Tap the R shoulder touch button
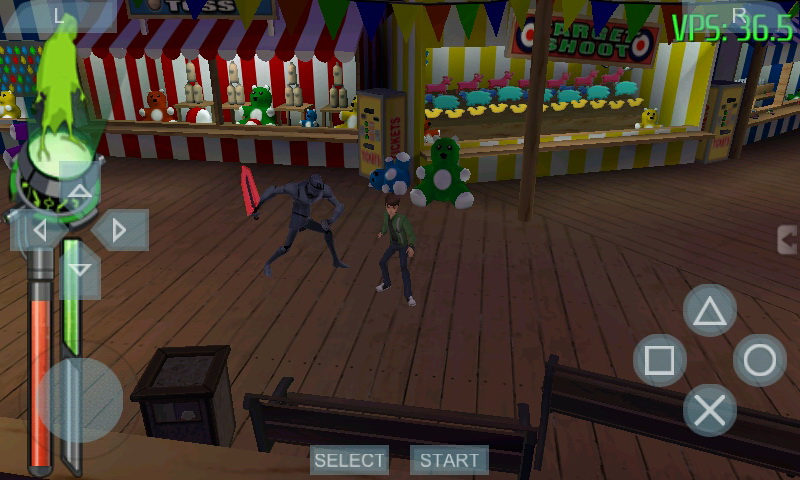Image resolution: width=800 pixels, height=480 pixels. (739, 14)
